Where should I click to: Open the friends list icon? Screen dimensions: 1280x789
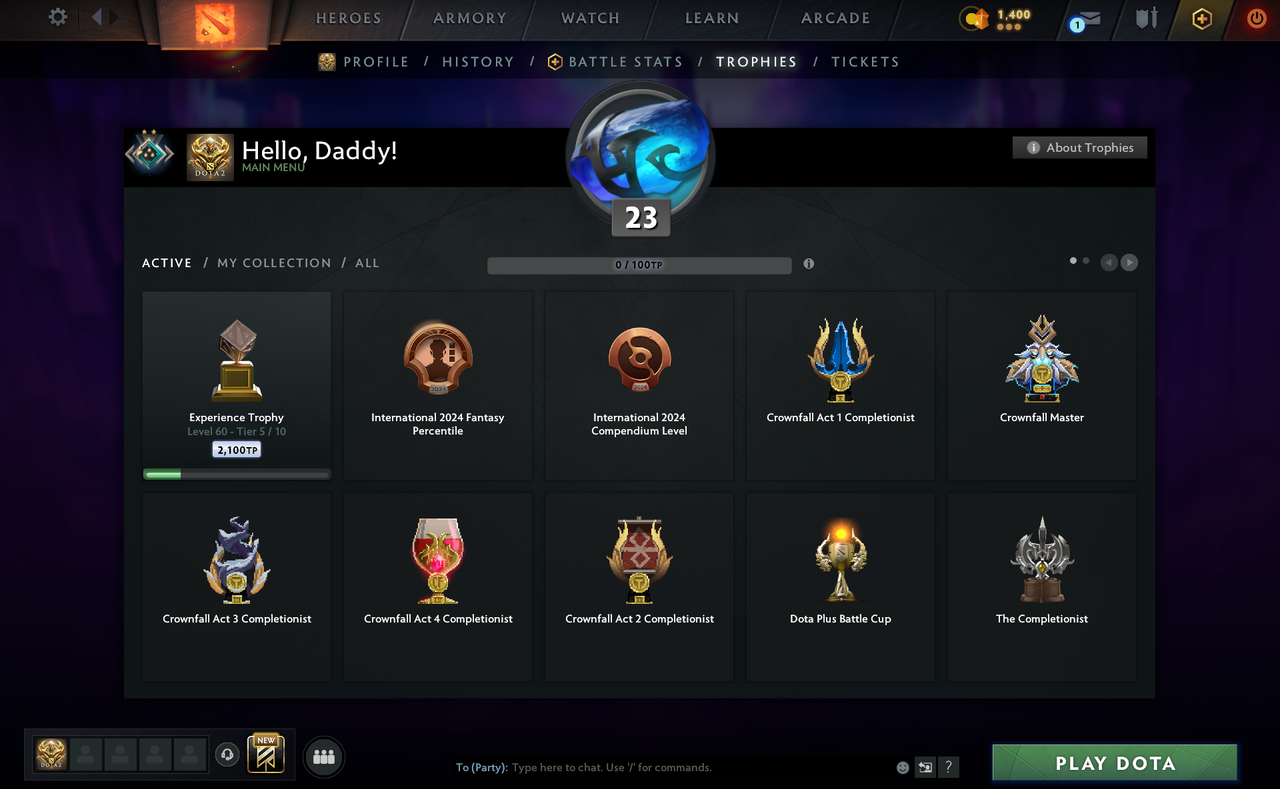(x=323, y=757)
